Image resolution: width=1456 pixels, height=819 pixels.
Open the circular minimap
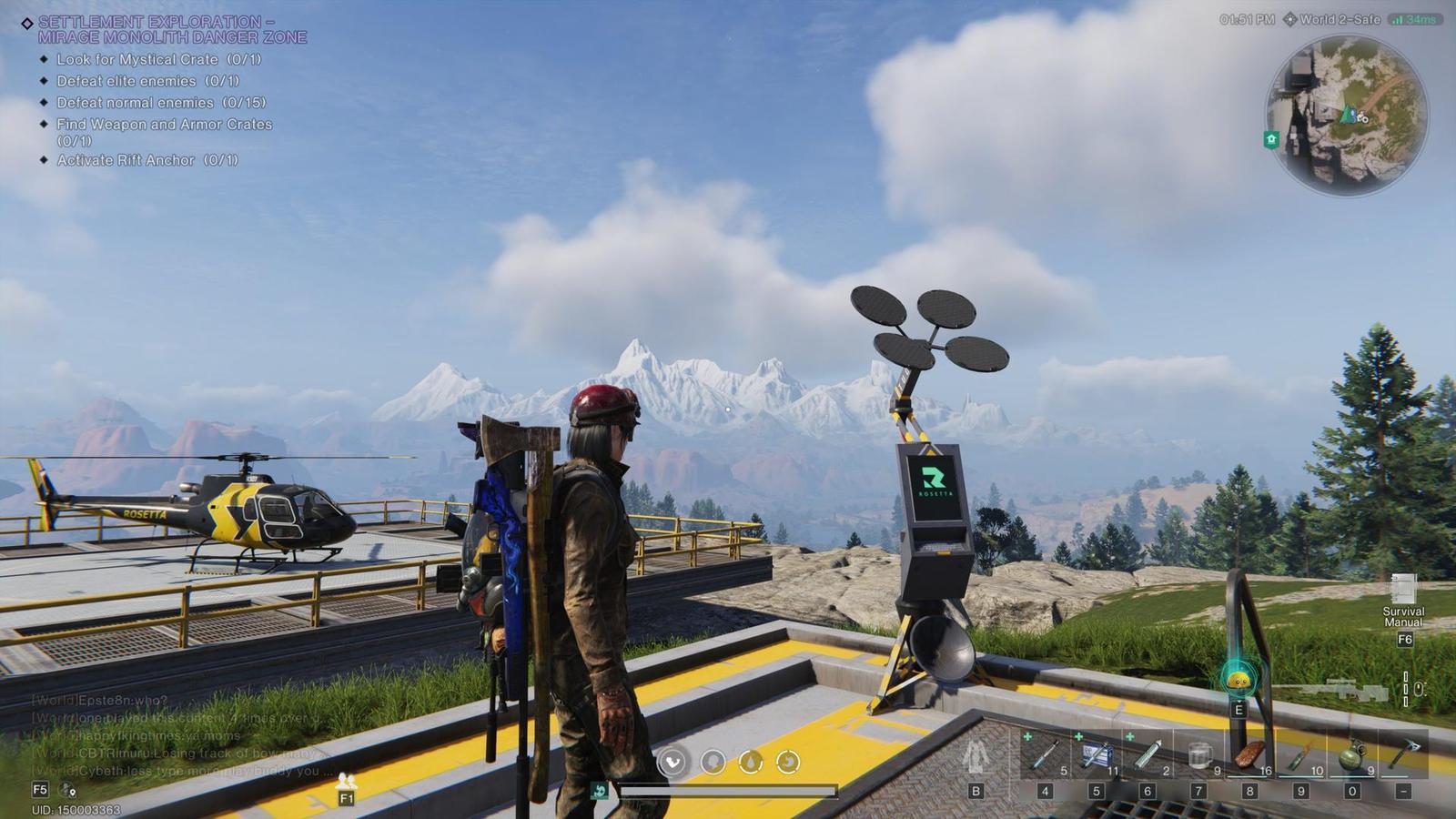tap(1347, 116)
